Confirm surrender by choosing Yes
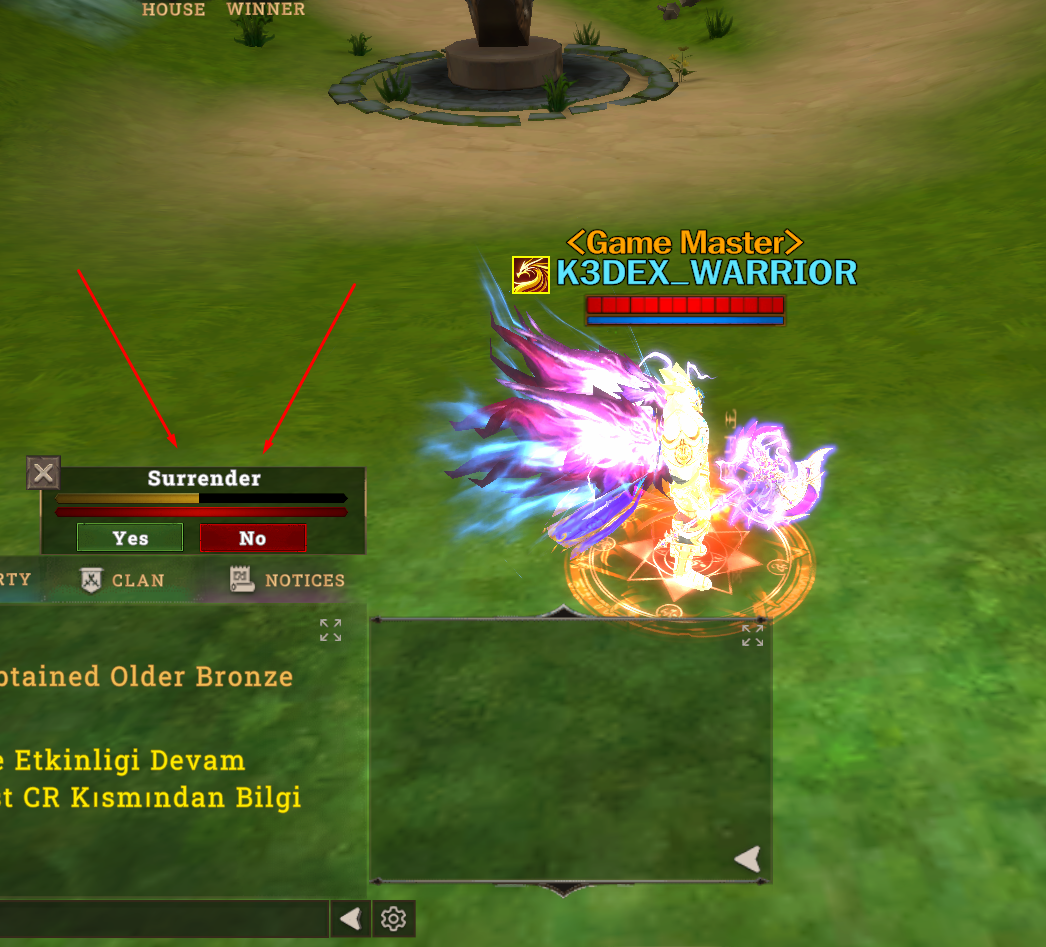Image resolution: width=1046 pixels, height=947 pixels. (x=130, y=538)
